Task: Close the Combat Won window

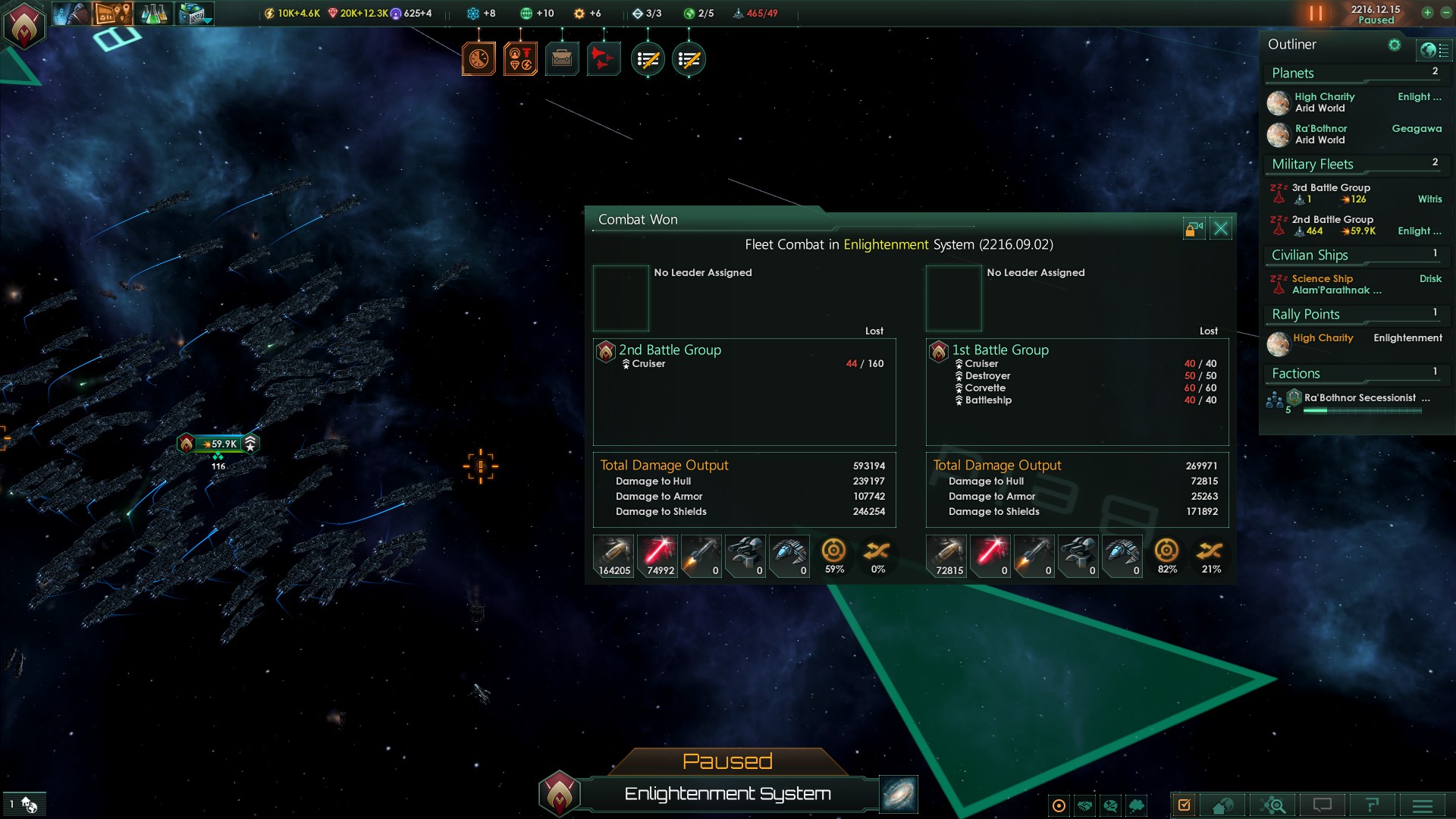Action: click(x=1221, y=228)
